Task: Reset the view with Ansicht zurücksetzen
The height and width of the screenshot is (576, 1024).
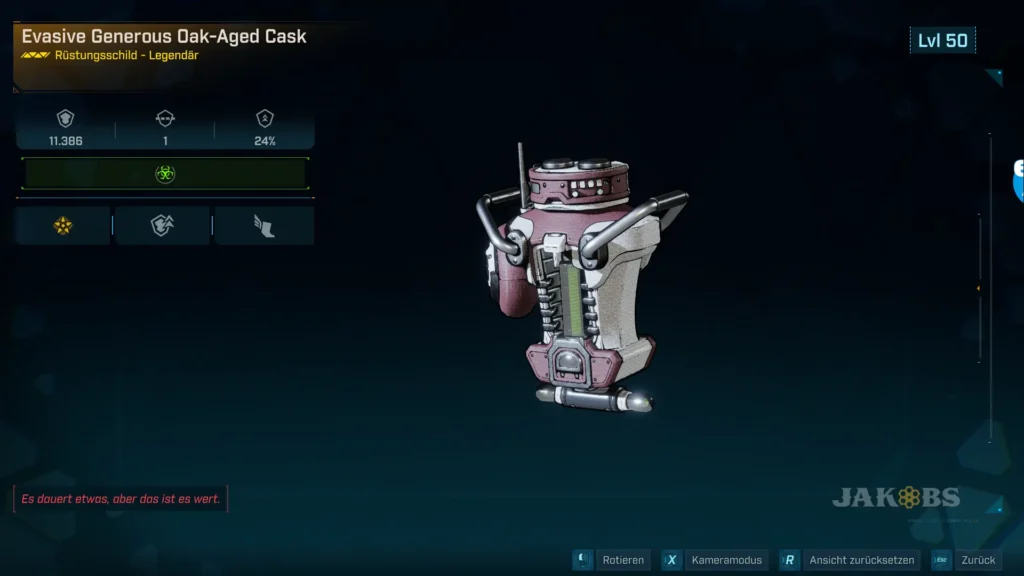Action: [x=859, y=560]
